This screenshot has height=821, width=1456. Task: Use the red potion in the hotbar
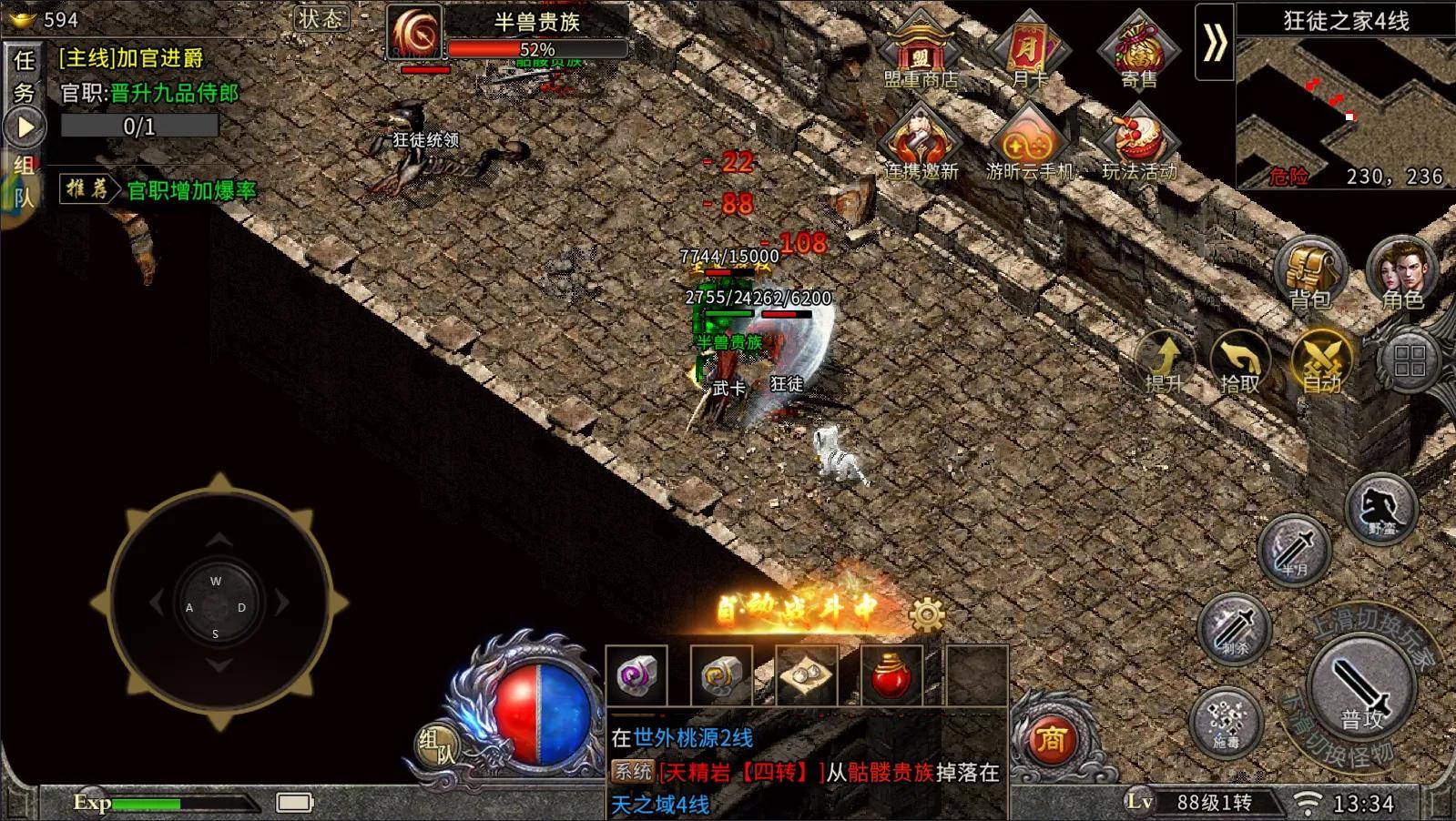point(891,676)
